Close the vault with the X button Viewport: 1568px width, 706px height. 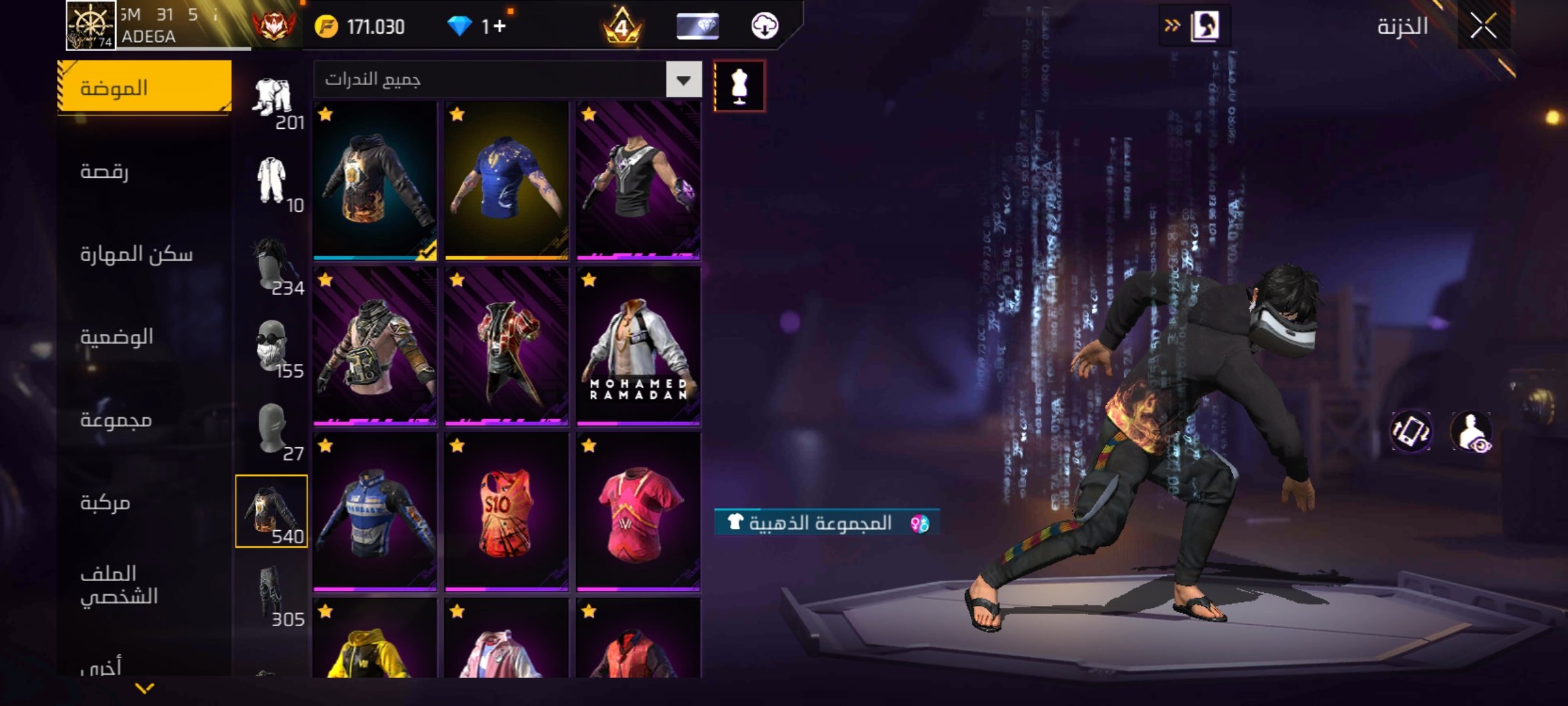[x=1483, y=27]
